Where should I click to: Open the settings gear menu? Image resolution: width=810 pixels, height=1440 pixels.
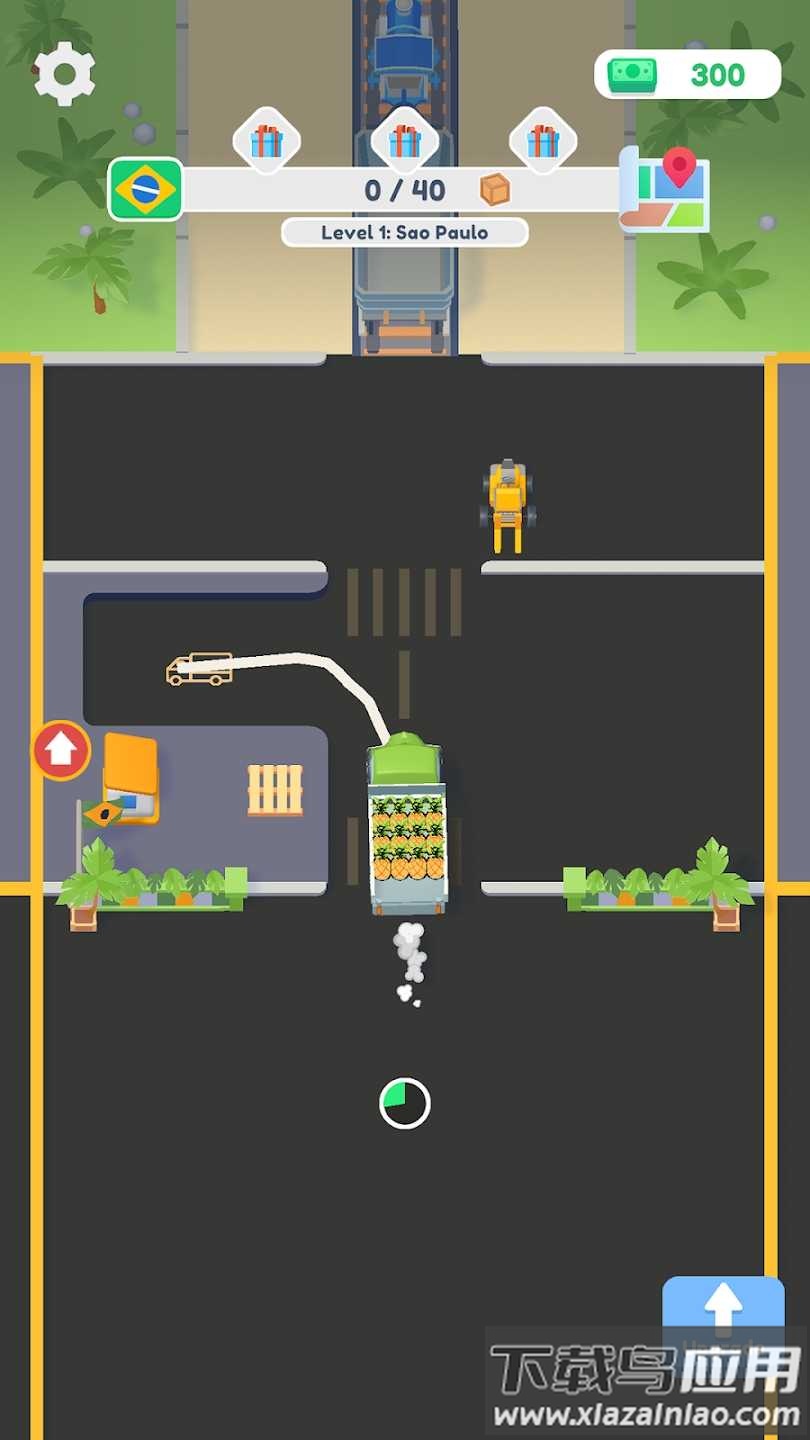[65, 74]
